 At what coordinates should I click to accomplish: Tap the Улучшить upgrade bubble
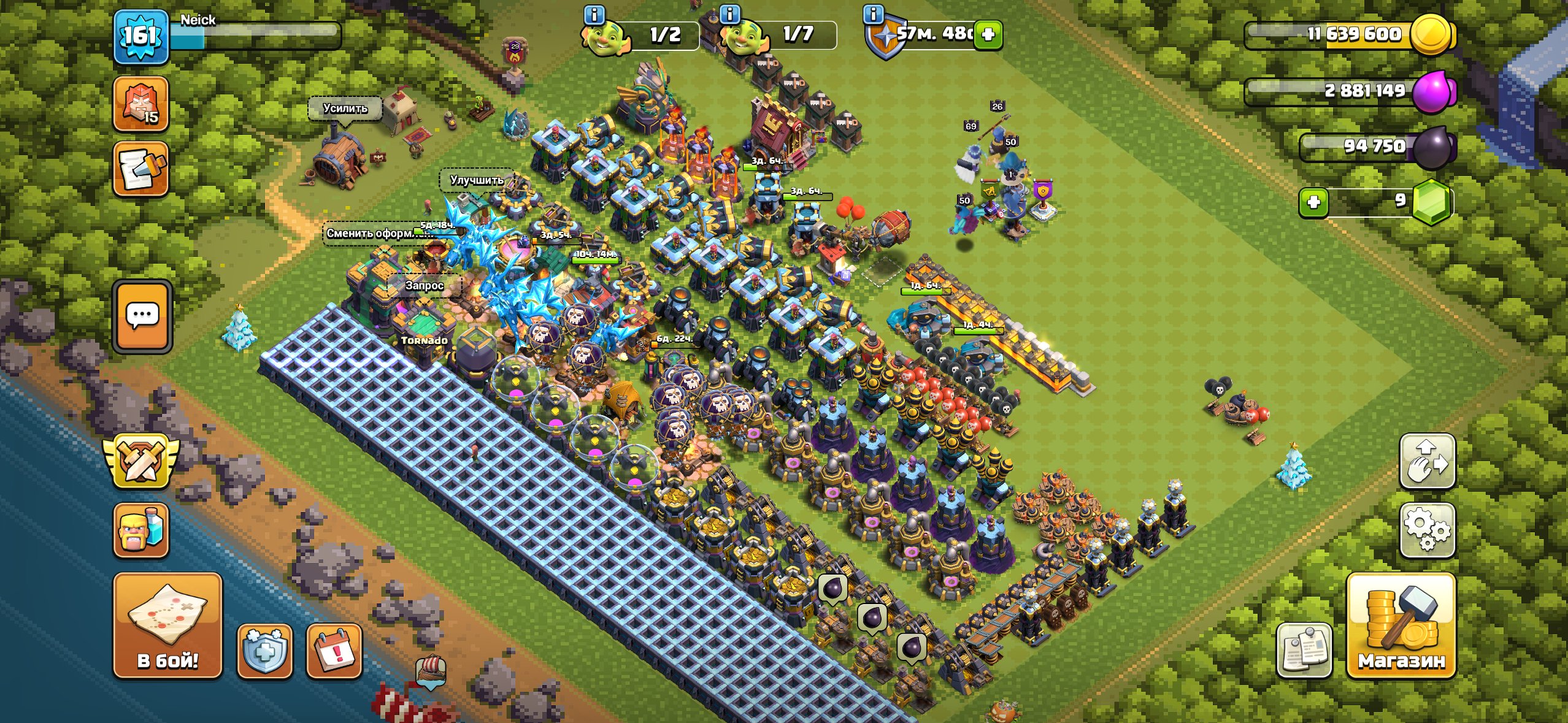477,180
